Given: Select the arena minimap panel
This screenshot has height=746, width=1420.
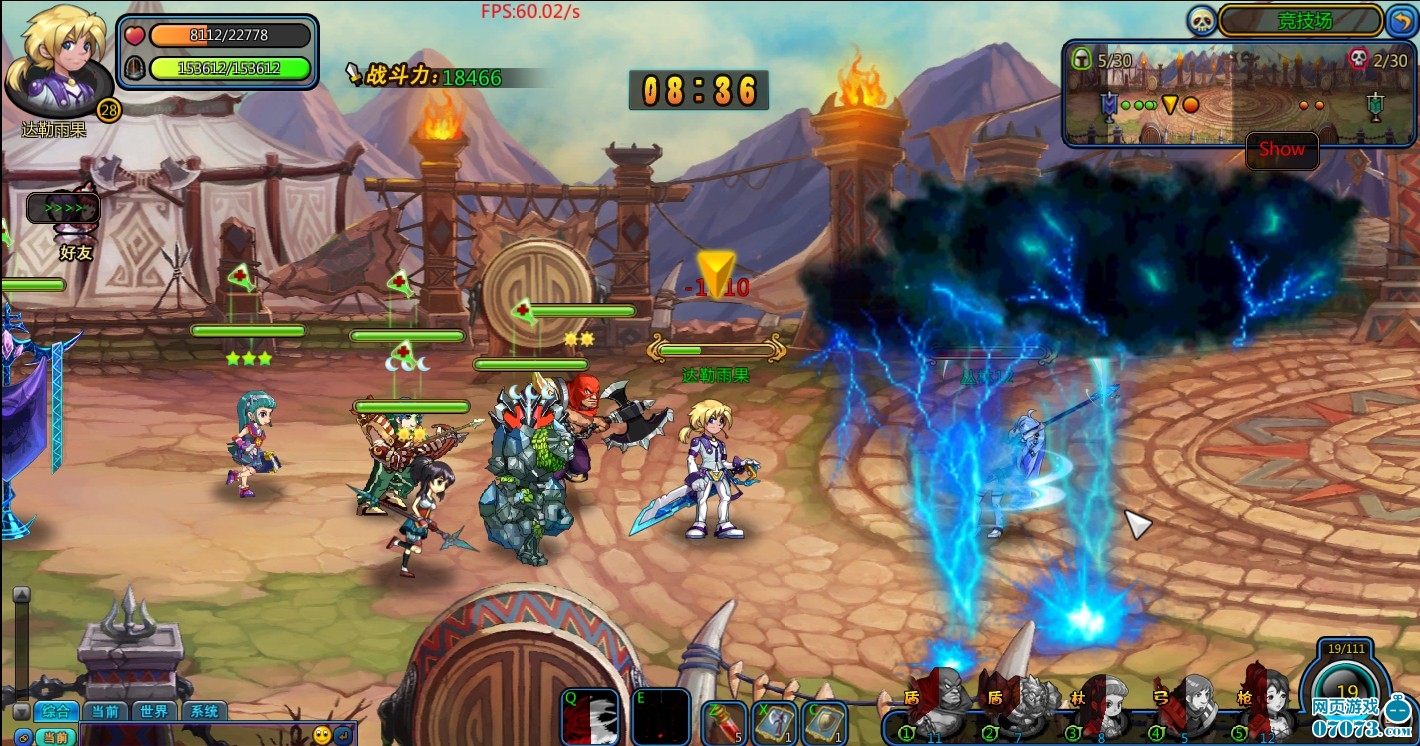Looking at the screenshot, I should 1236,96.
